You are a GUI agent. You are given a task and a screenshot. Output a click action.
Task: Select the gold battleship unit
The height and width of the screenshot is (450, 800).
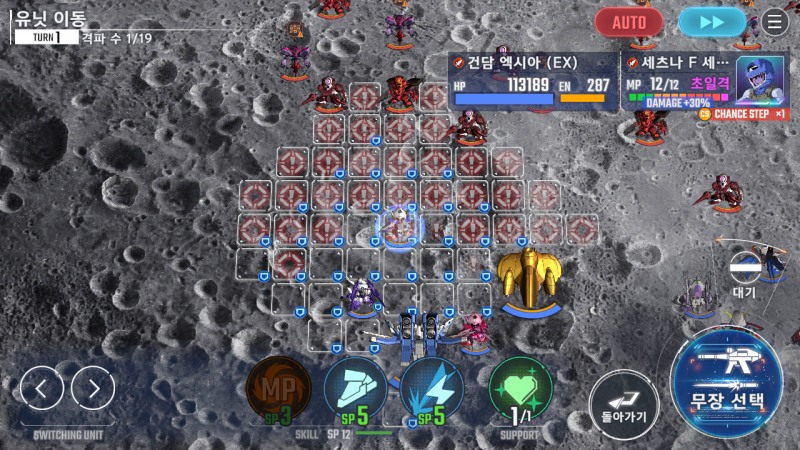pyautogui.click(x=530, y=279)
